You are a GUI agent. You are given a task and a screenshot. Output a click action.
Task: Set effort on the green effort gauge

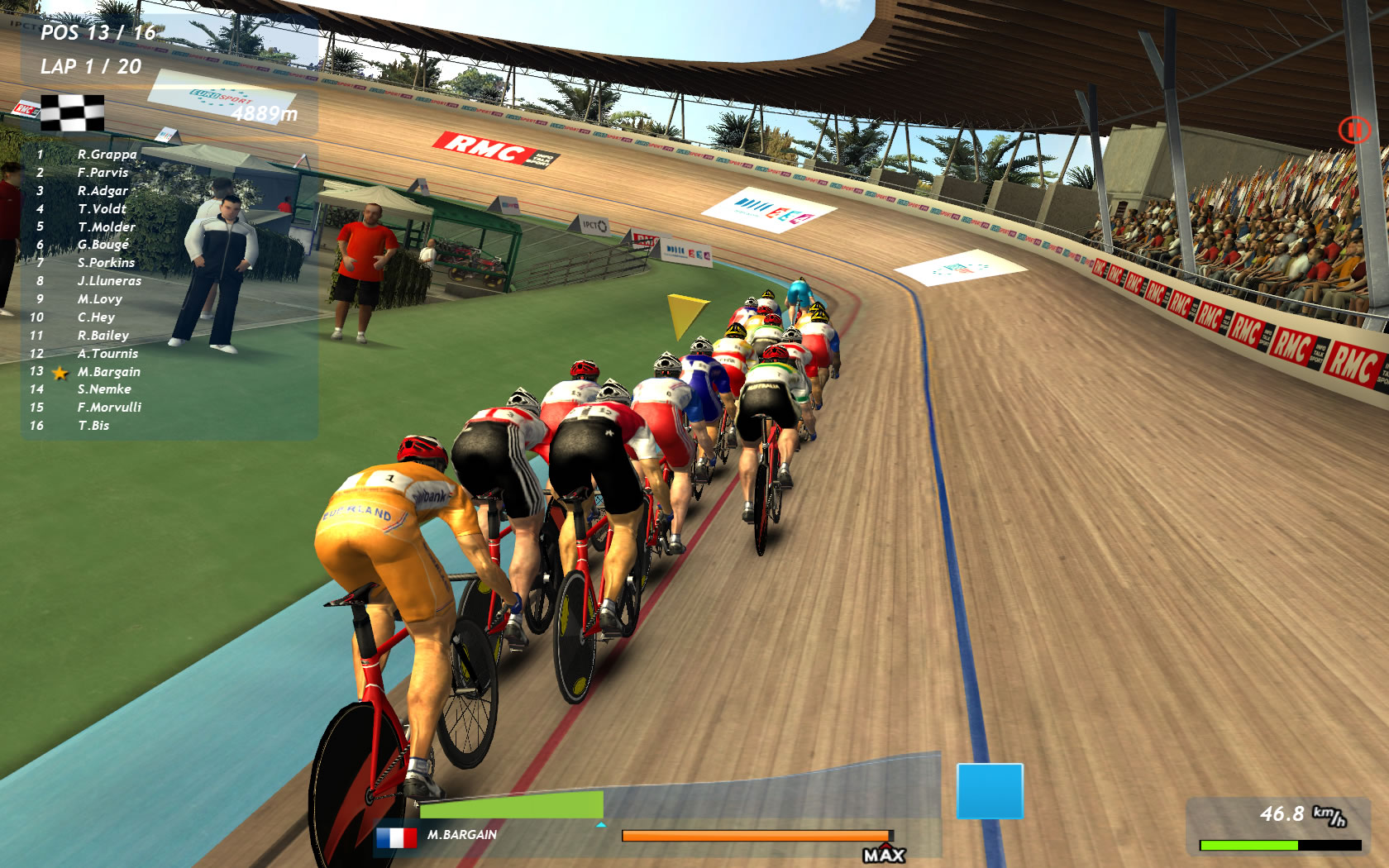pyautogui.click(x=512, y=805)
